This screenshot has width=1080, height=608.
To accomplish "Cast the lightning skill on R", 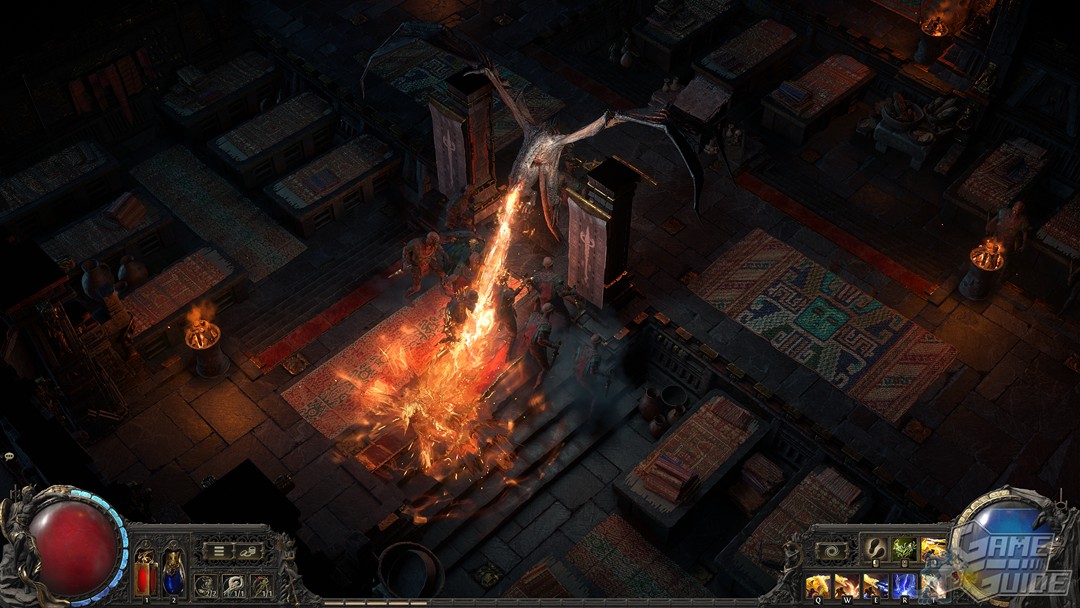I will (x=904, y=585).
